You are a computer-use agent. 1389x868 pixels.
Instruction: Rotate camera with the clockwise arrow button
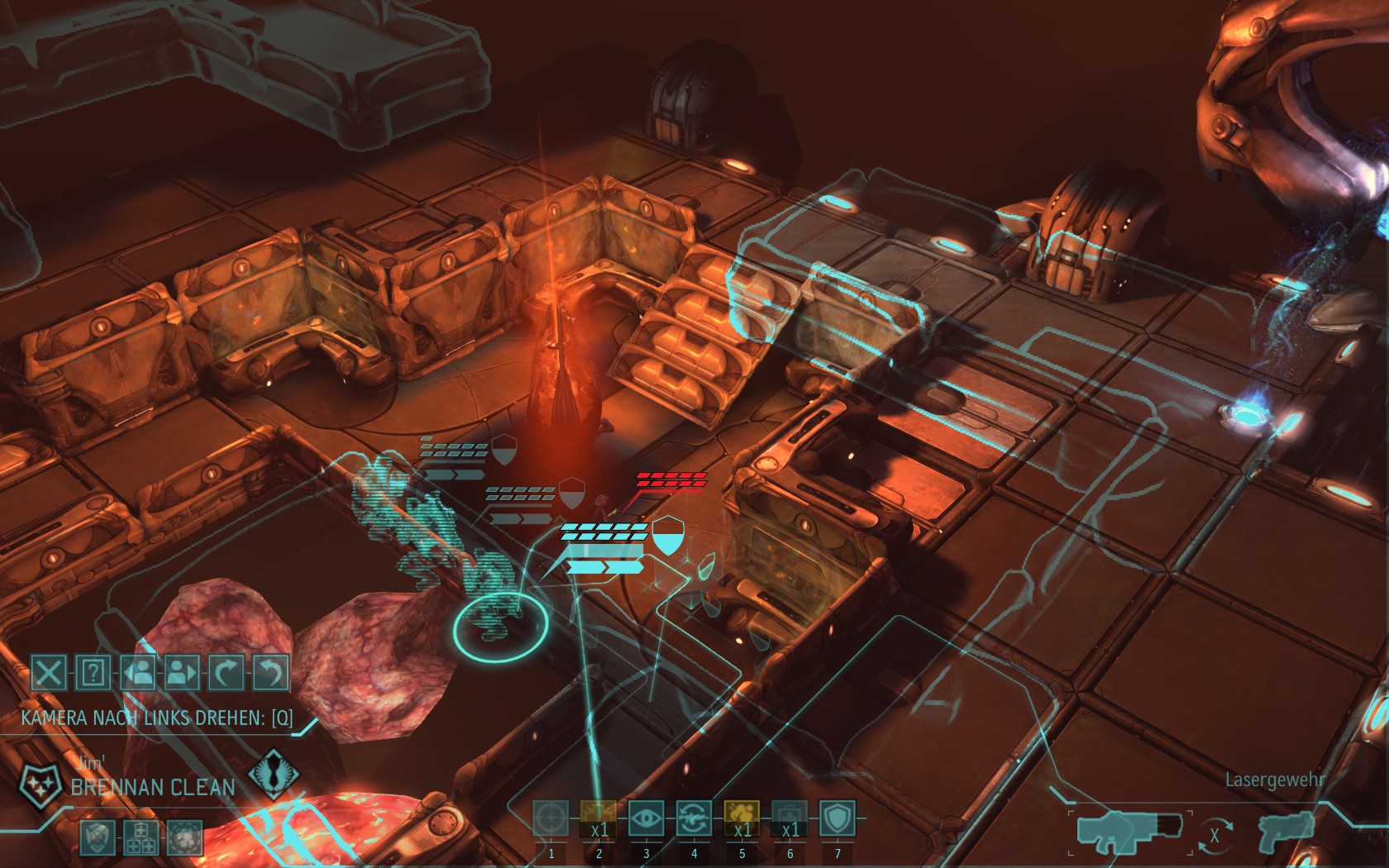pyautogui.click(x=226, y=672)
